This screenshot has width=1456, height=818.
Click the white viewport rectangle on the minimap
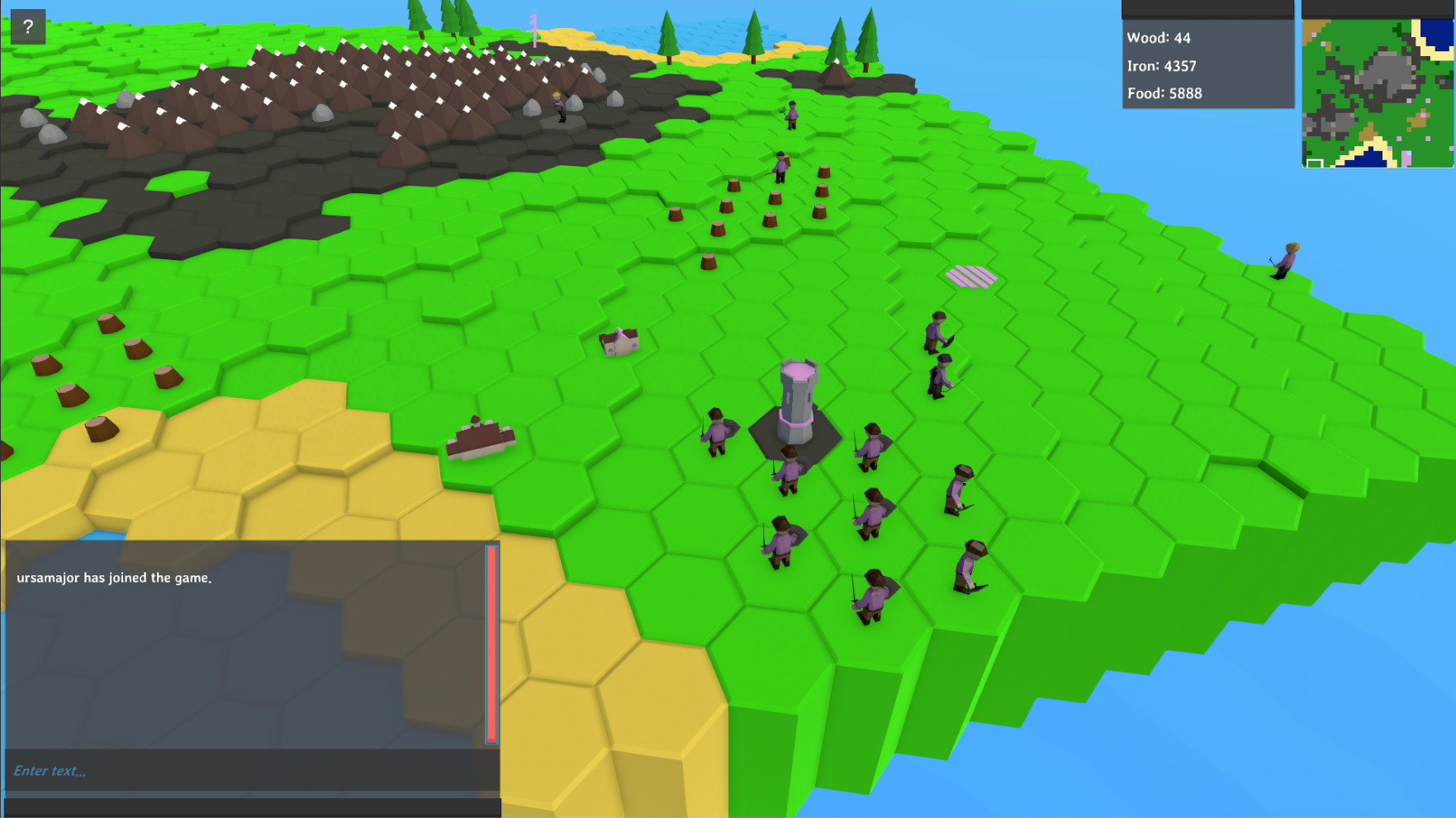pyautogui.click(x=1315, y=163)
